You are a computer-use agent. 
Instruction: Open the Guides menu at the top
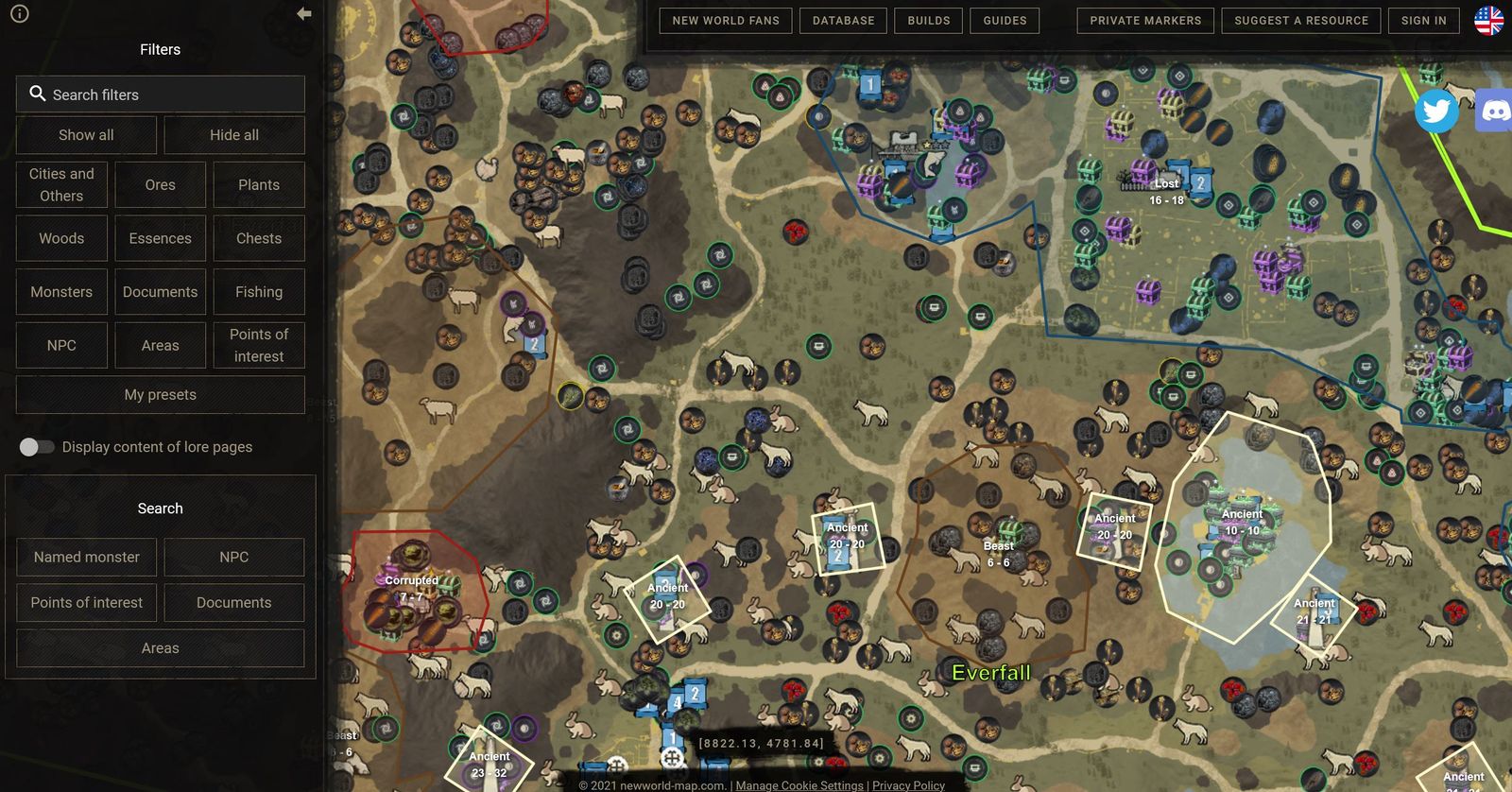coord(1005,20)
